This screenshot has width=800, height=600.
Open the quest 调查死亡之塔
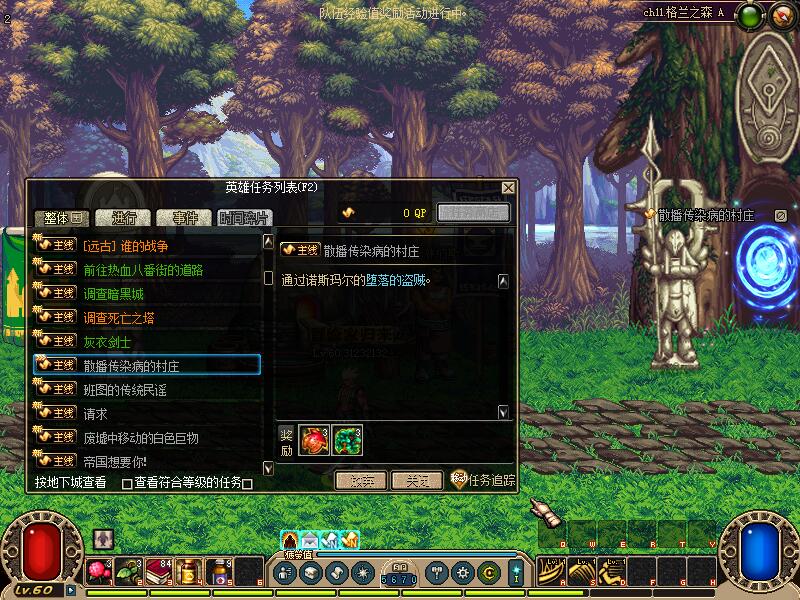119,318
